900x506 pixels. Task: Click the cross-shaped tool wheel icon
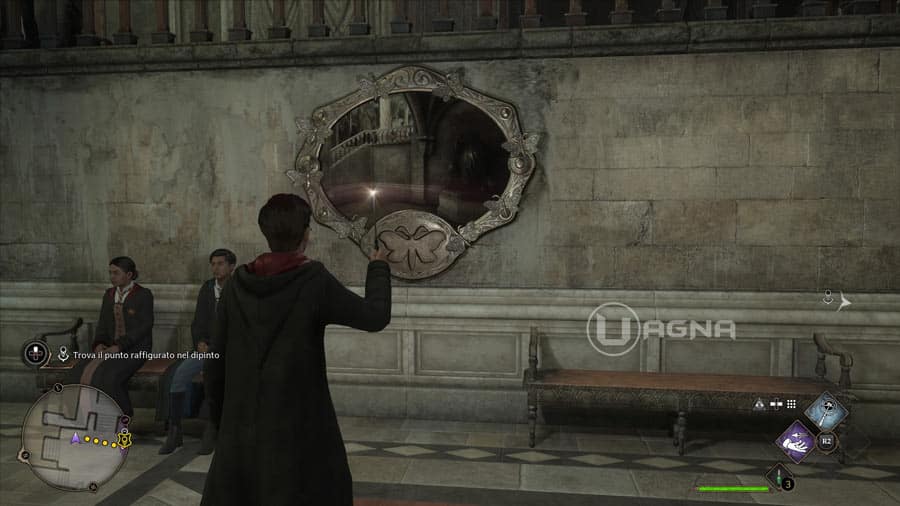[x=36, y=353]
